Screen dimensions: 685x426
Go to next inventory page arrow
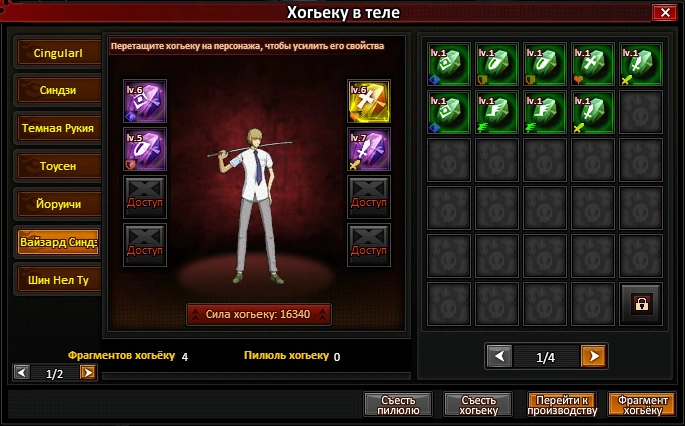(593, 356)
